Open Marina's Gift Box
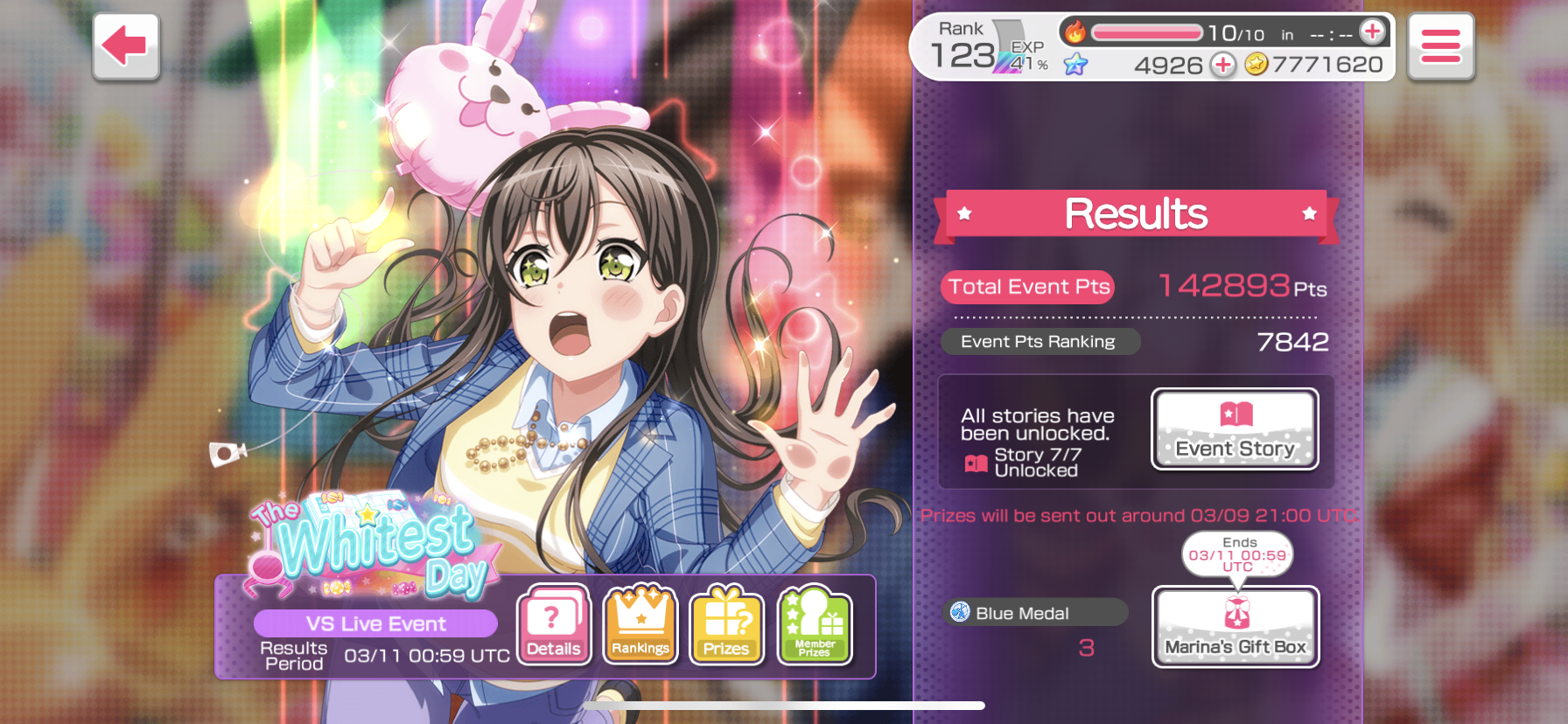 coord(1235,627)
